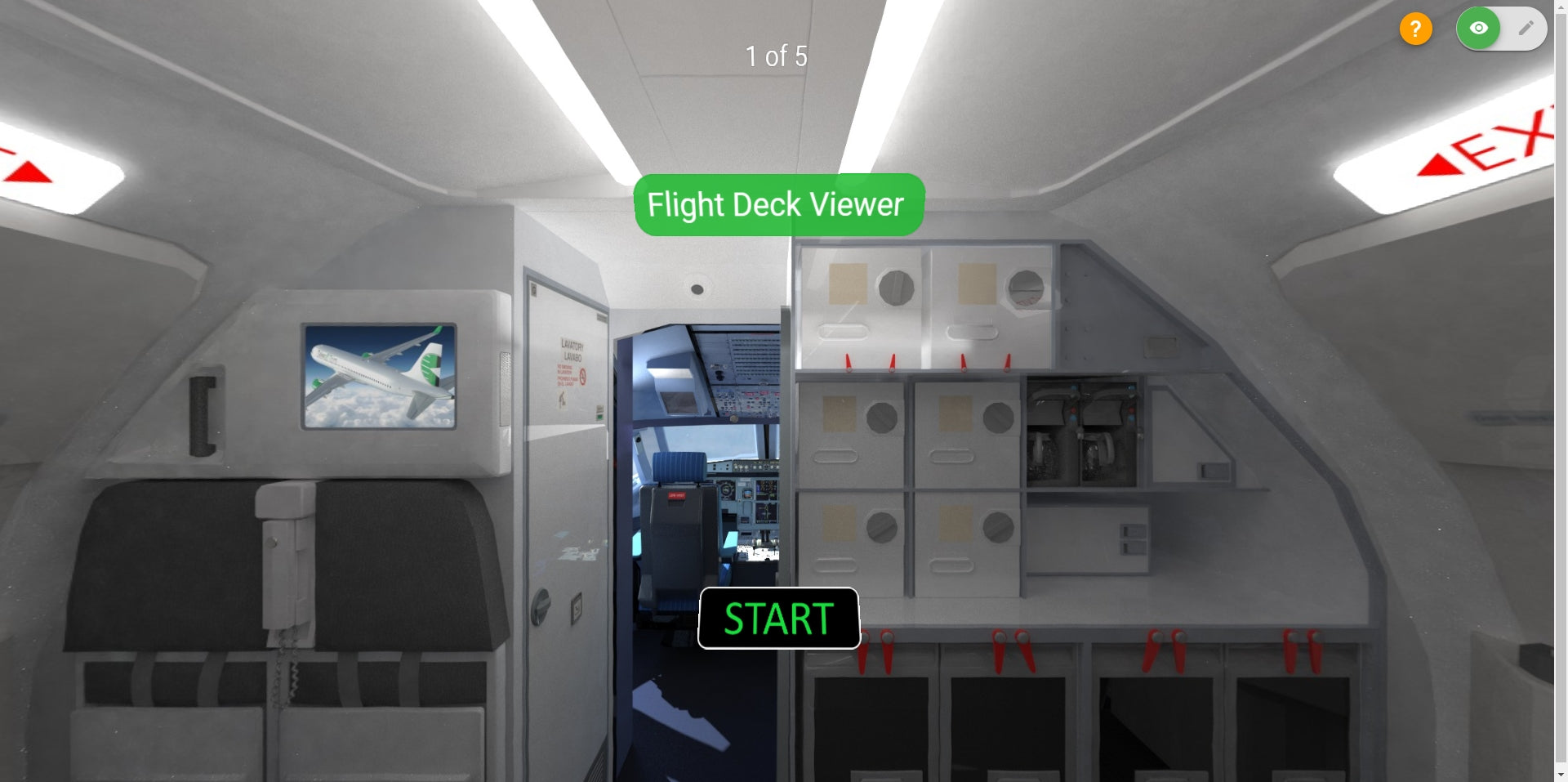The image size is (1568, 782).
Task: Switch to the green eye view mode
Action: coord(1478,29)
